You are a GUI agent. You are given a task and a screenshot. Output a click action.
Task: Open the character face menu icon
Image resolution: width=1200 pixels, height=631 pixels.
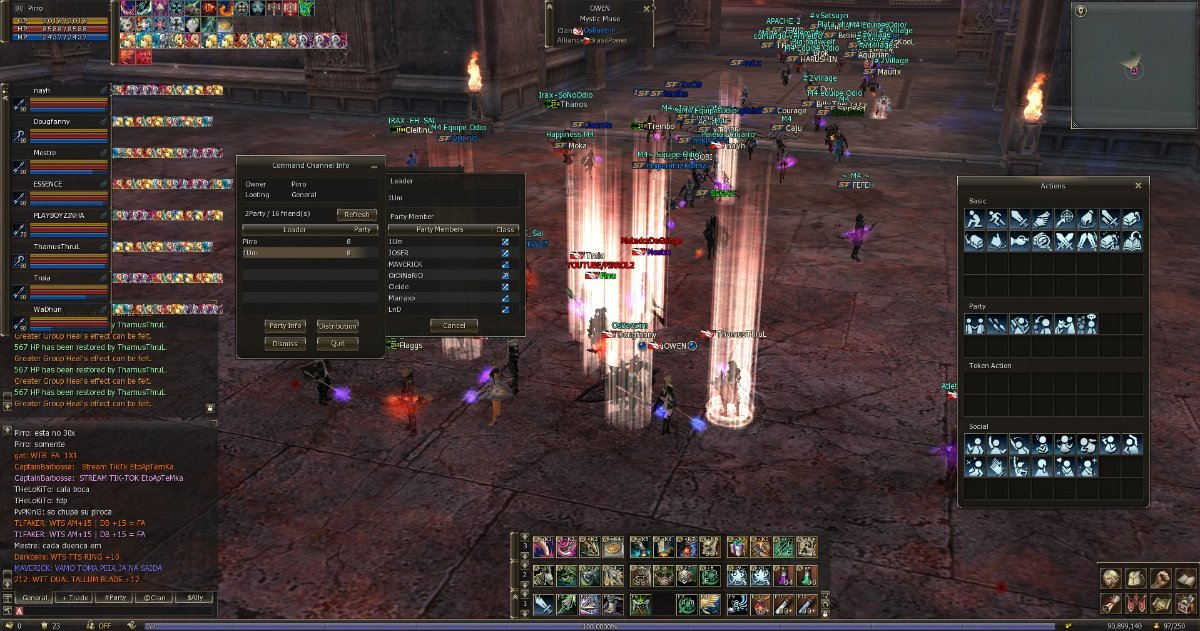[1109, 578]
